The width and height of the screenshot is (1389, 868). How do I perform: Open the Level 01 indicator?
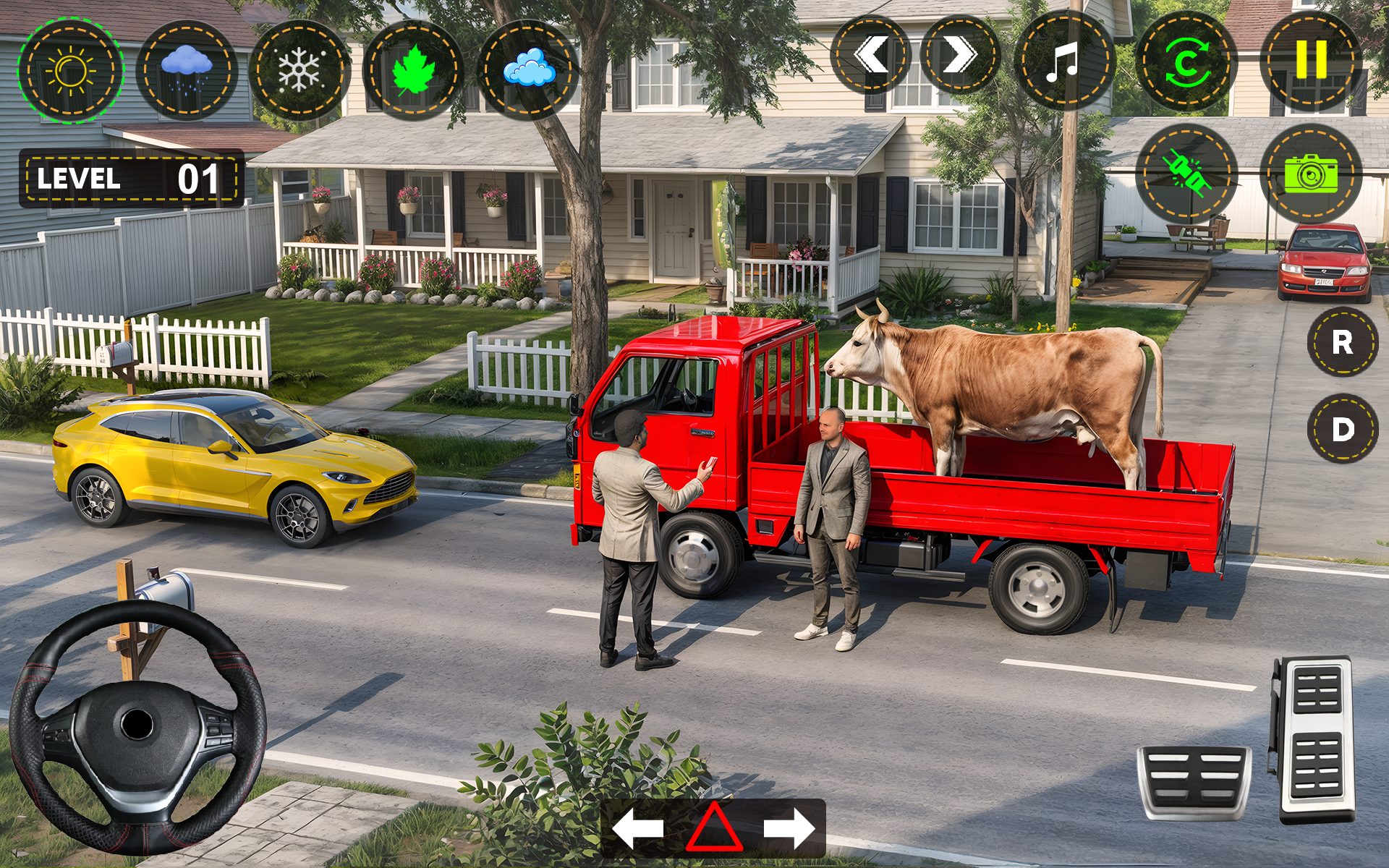tap(130, 176)
